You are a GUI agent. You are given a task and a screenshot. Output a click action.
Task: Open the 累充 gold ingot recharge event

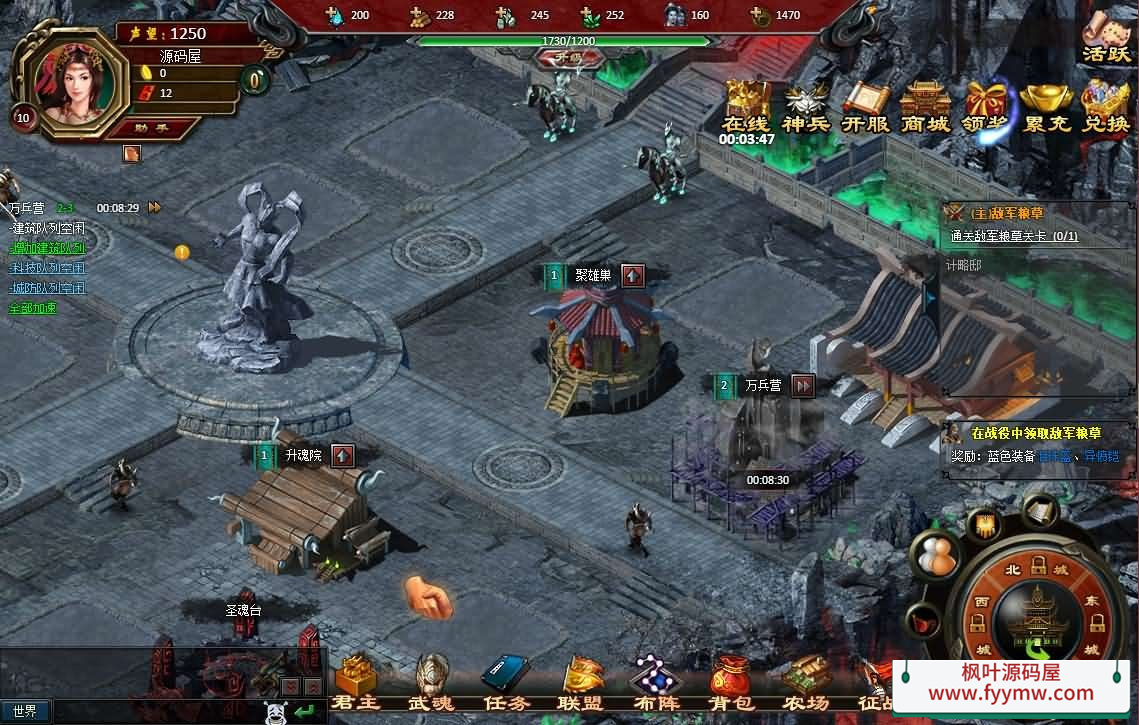(1046, 106)
